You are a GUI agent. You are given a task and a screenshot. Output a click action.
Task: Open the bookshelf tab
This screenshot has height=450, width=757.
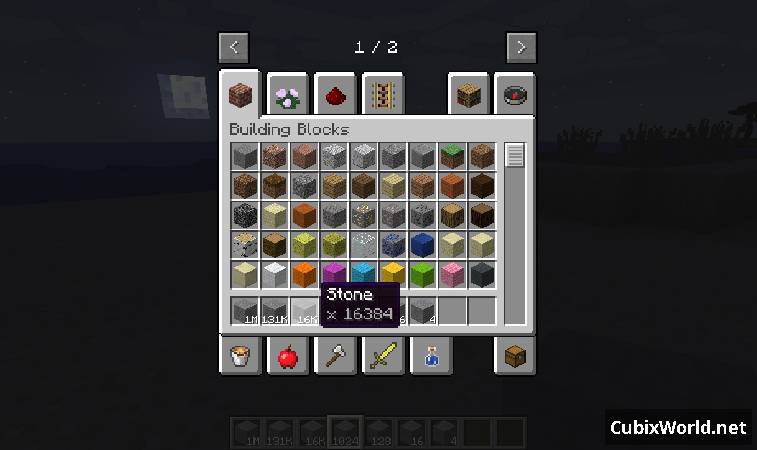coord(468,96)
